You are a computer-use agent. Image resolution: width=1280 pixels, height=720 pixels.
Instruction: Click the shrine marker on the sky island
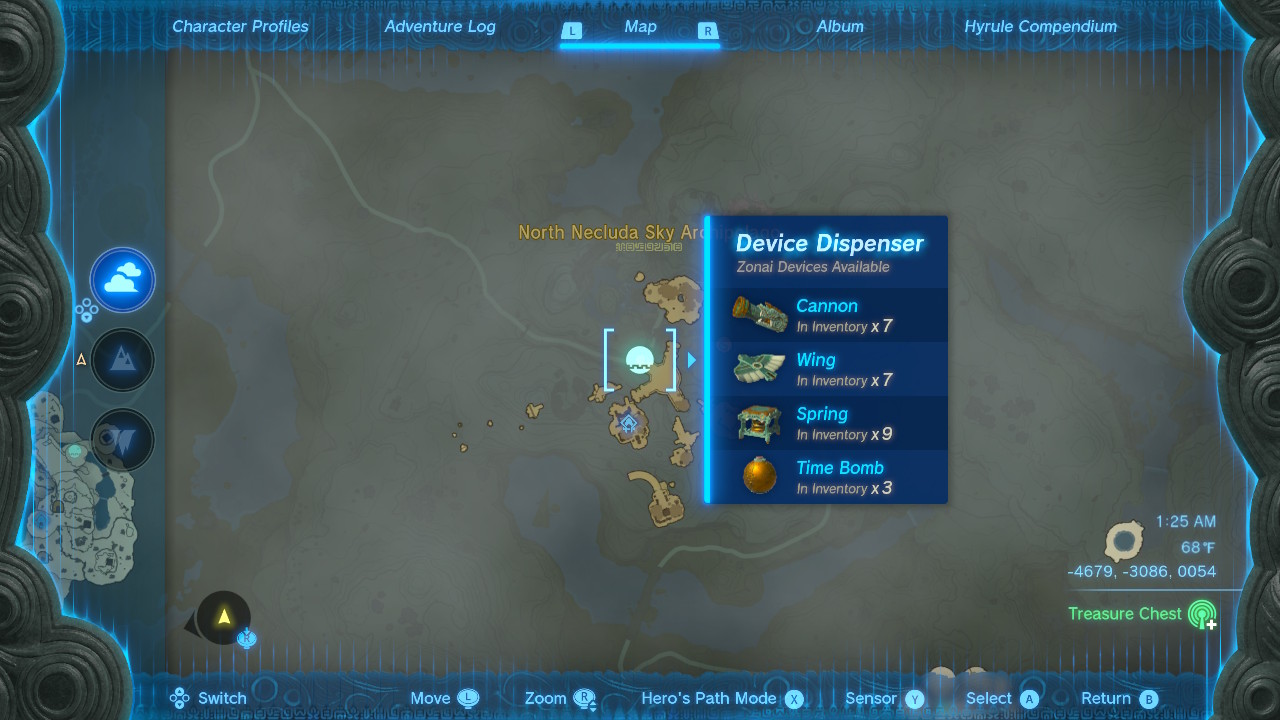628,423
